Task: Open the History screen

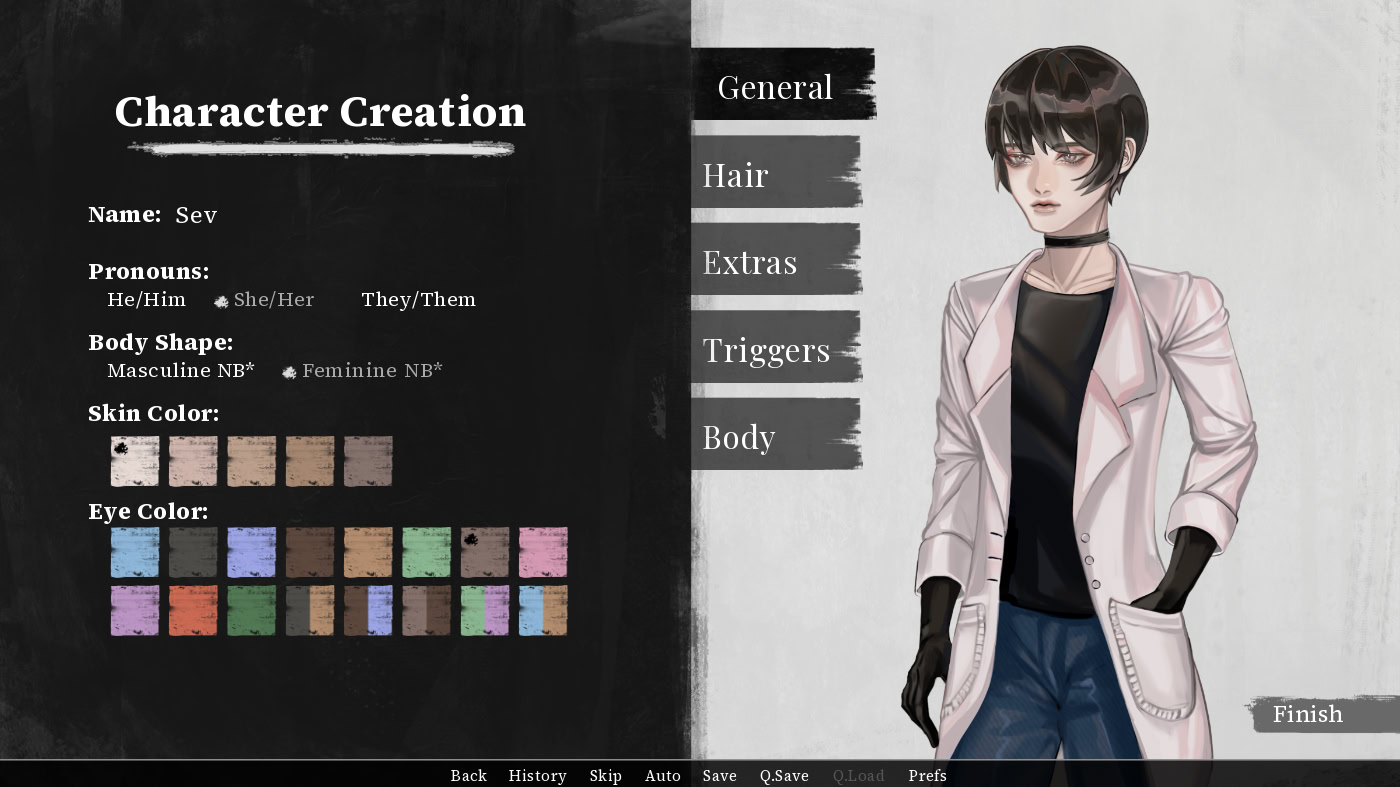Action: tap(537, 775)
